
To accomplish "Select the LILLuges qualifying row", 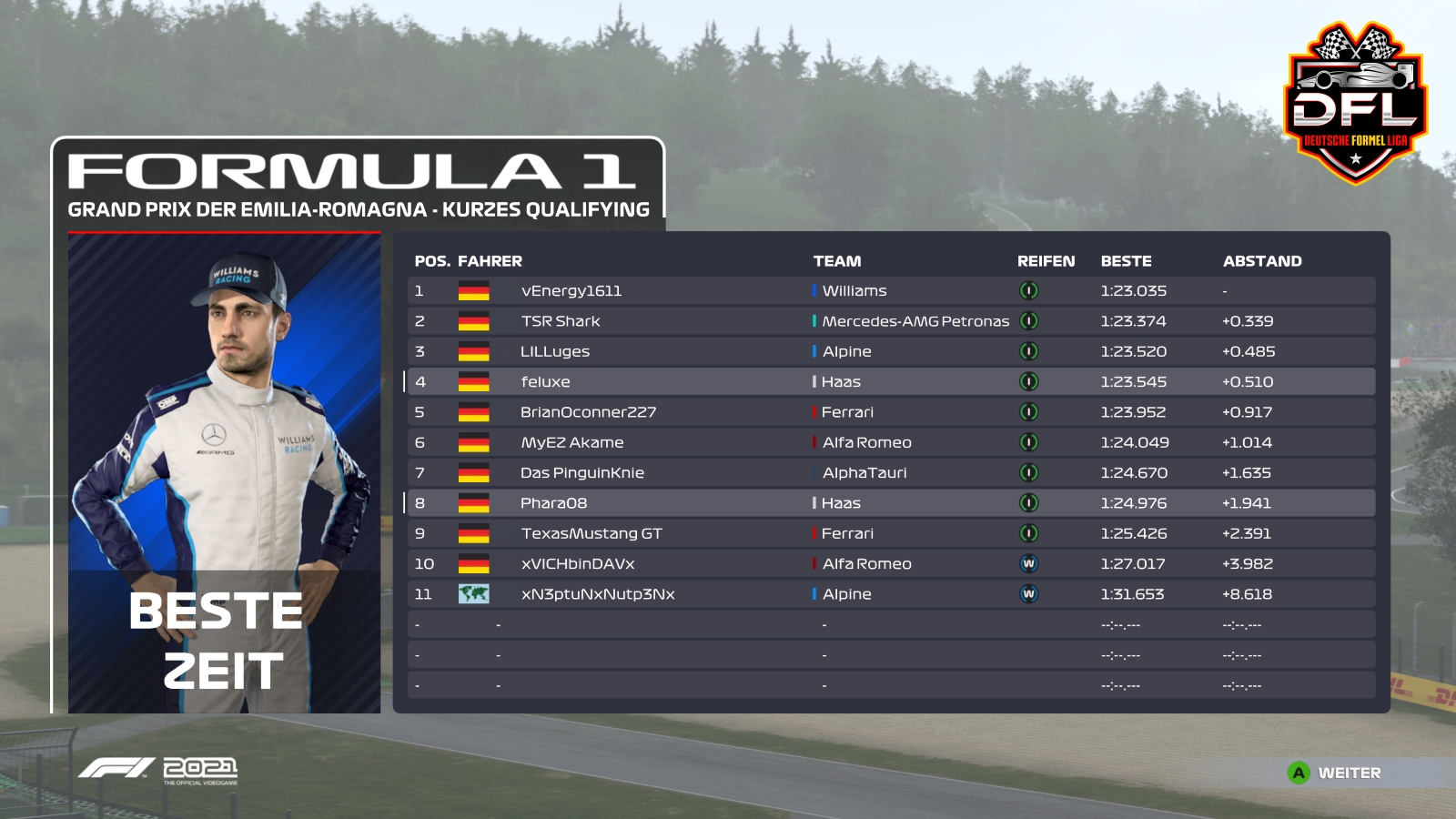I will point(890,351).
